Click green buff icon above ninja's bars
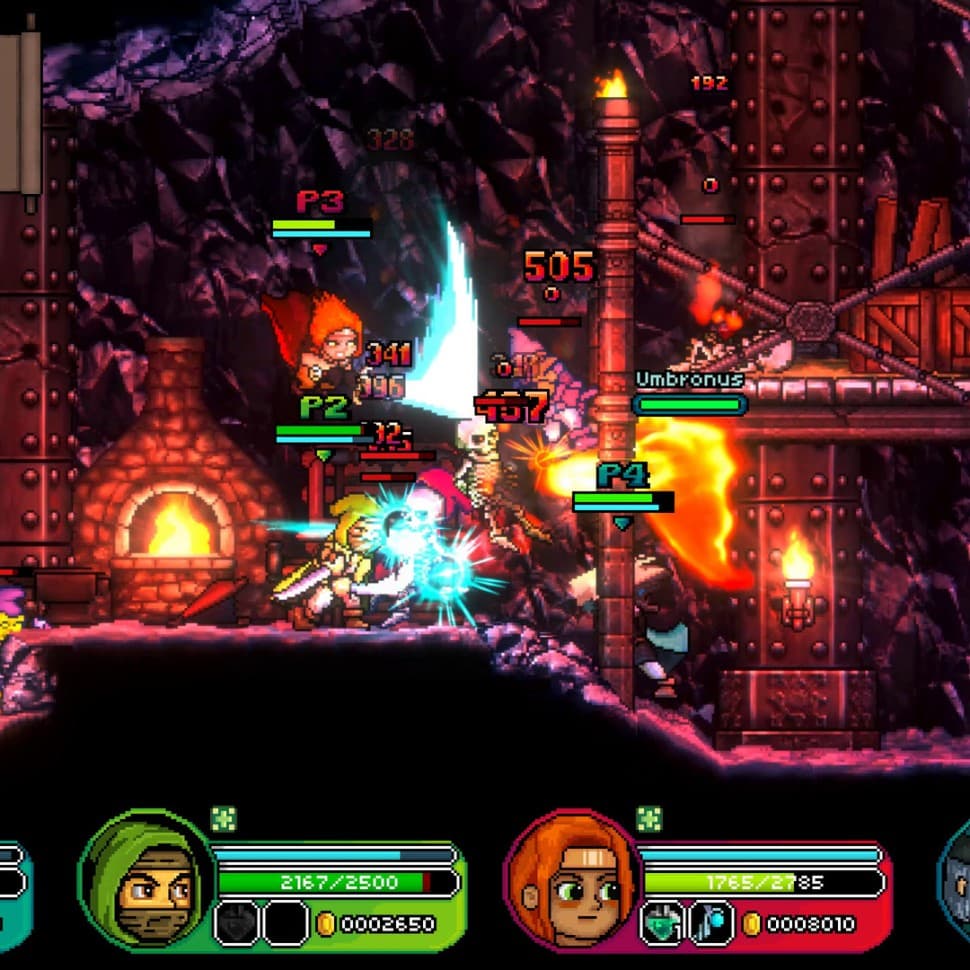Screen dimensions: 970x970 point(224,819)
